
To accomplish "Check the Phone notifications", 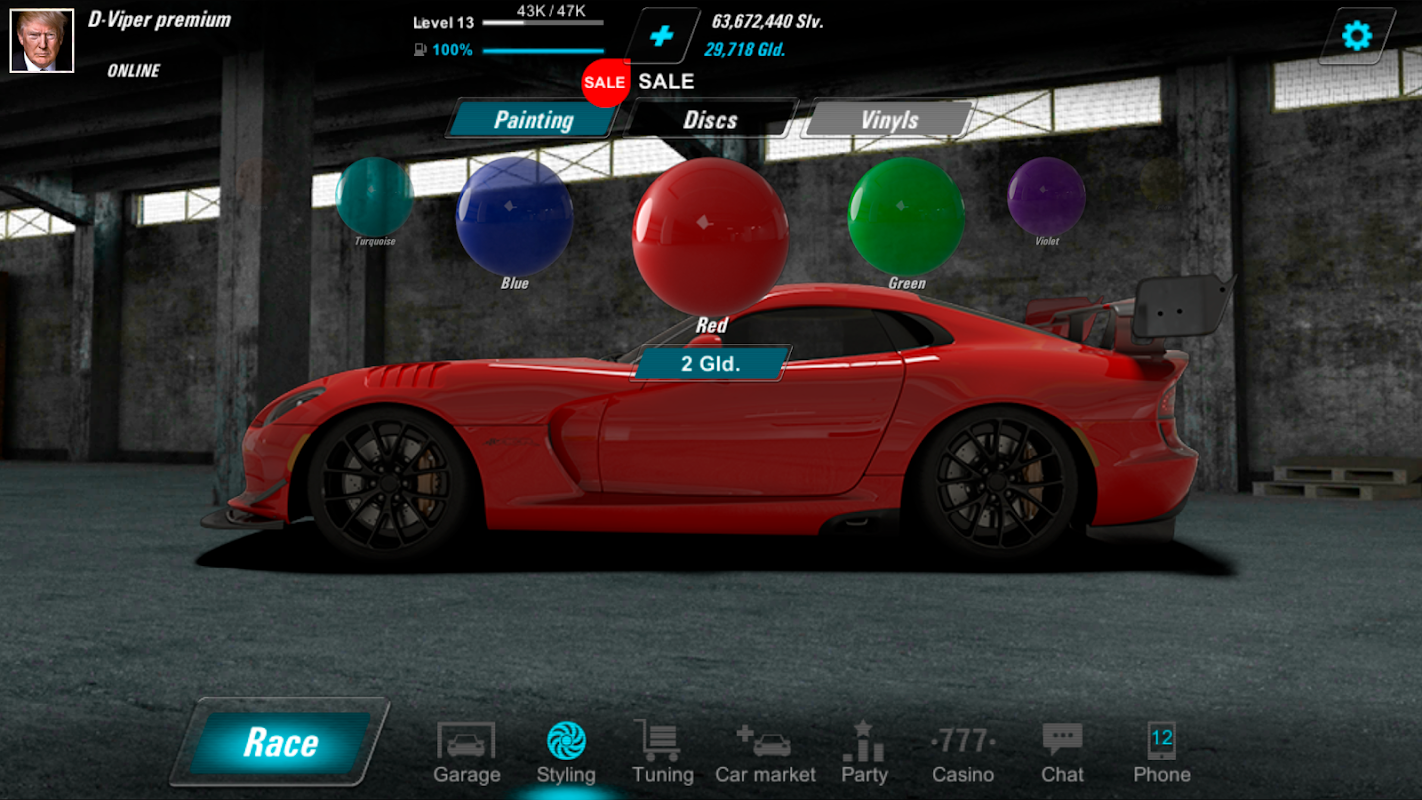I will (1162, 753).
